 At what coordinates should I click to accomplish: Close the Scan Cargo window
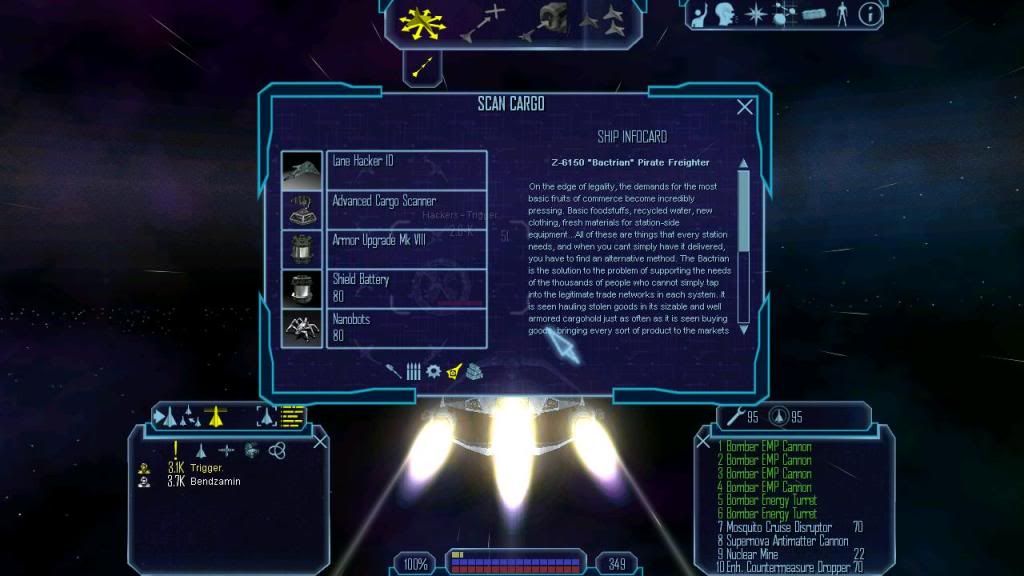pos(745,107)
